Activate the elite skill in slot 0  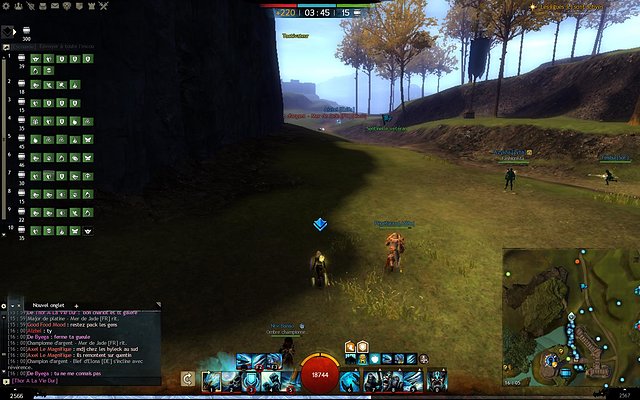(x=437, y=380)
